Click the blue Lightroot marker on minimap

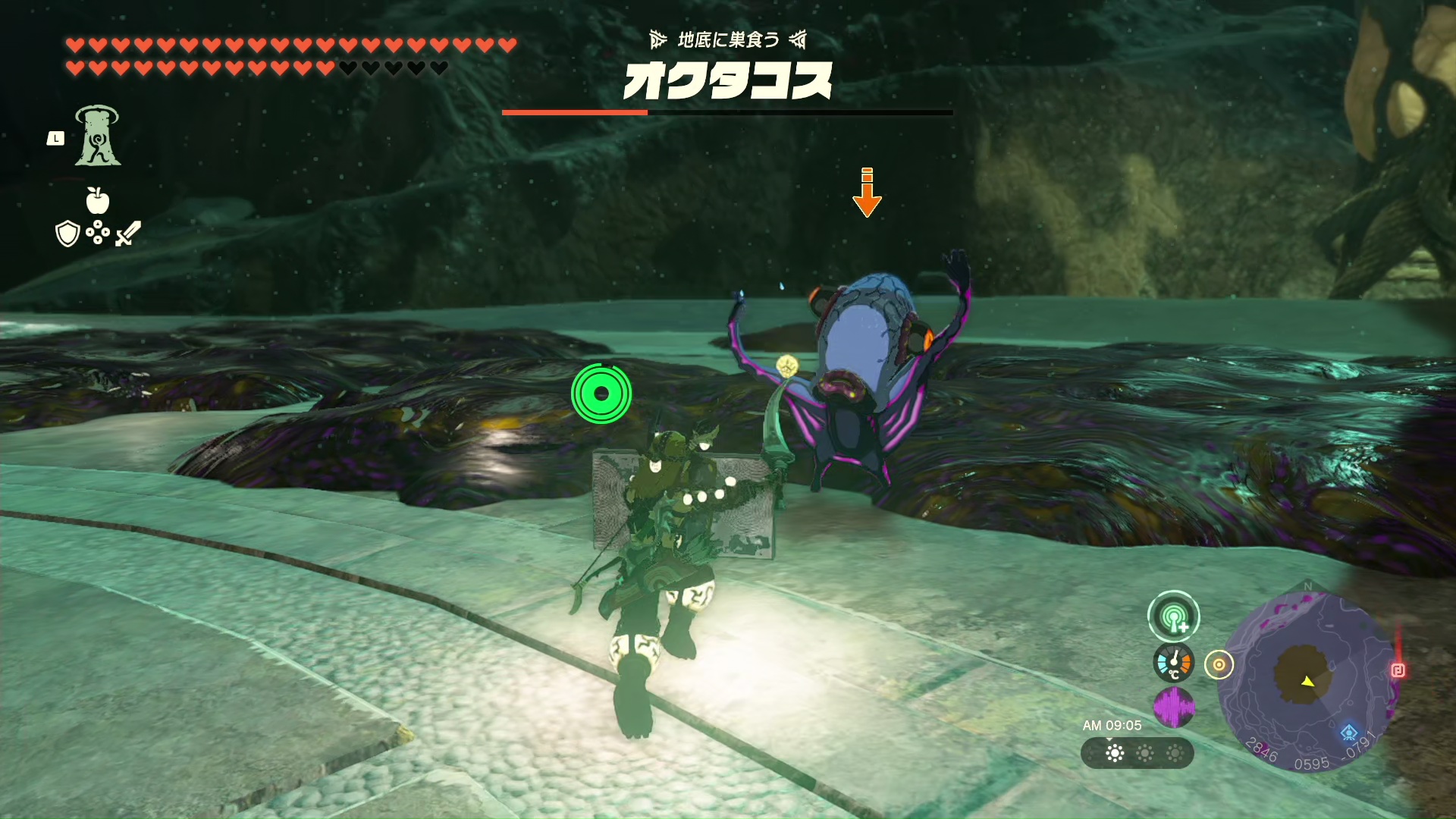click(1348, 733)
